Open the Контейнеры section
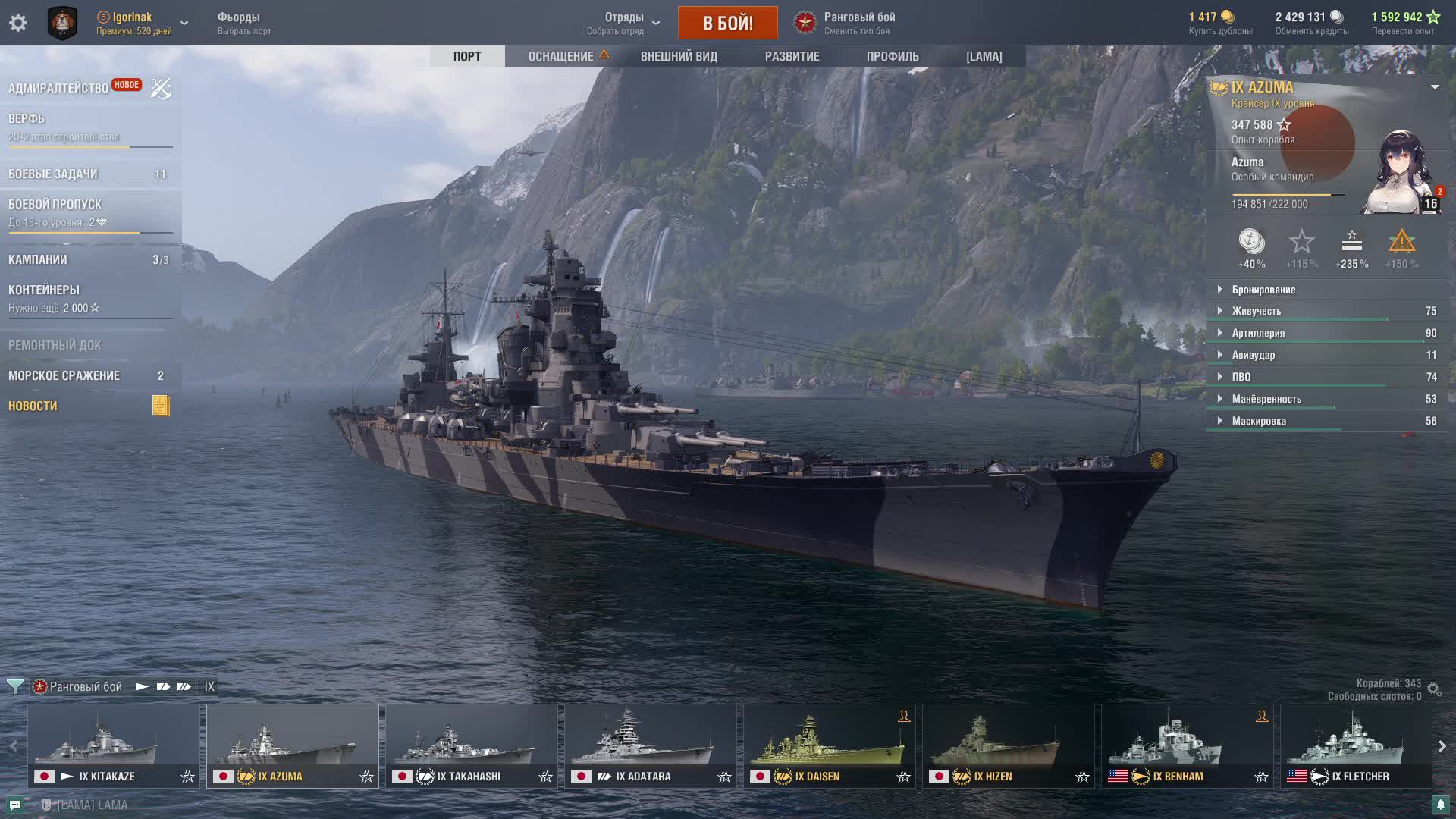The height and width of the screenshot is (819, 1456). [44, 290]
